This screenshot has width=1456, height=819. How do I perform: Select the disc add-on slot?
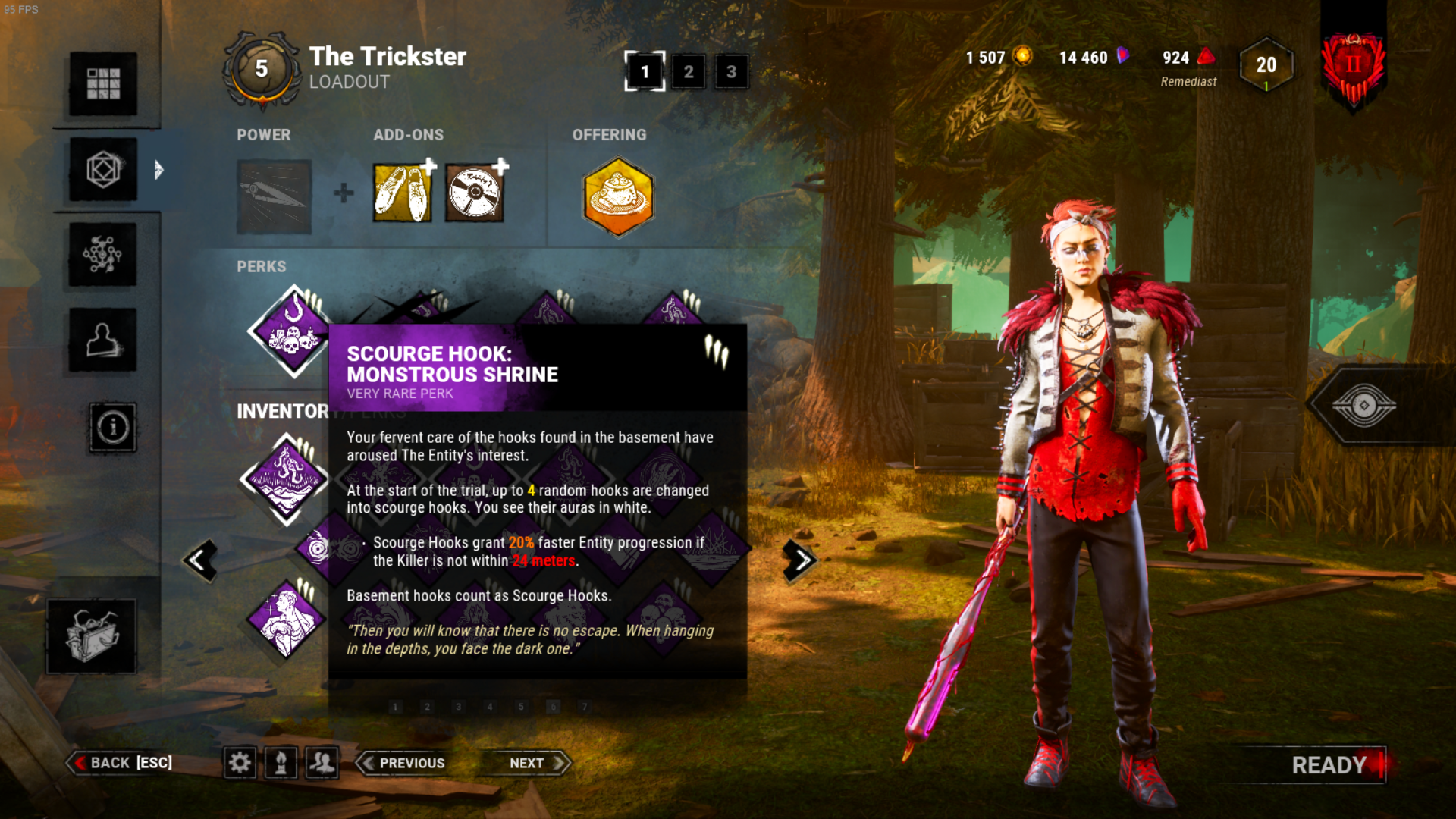click(474, 194)
